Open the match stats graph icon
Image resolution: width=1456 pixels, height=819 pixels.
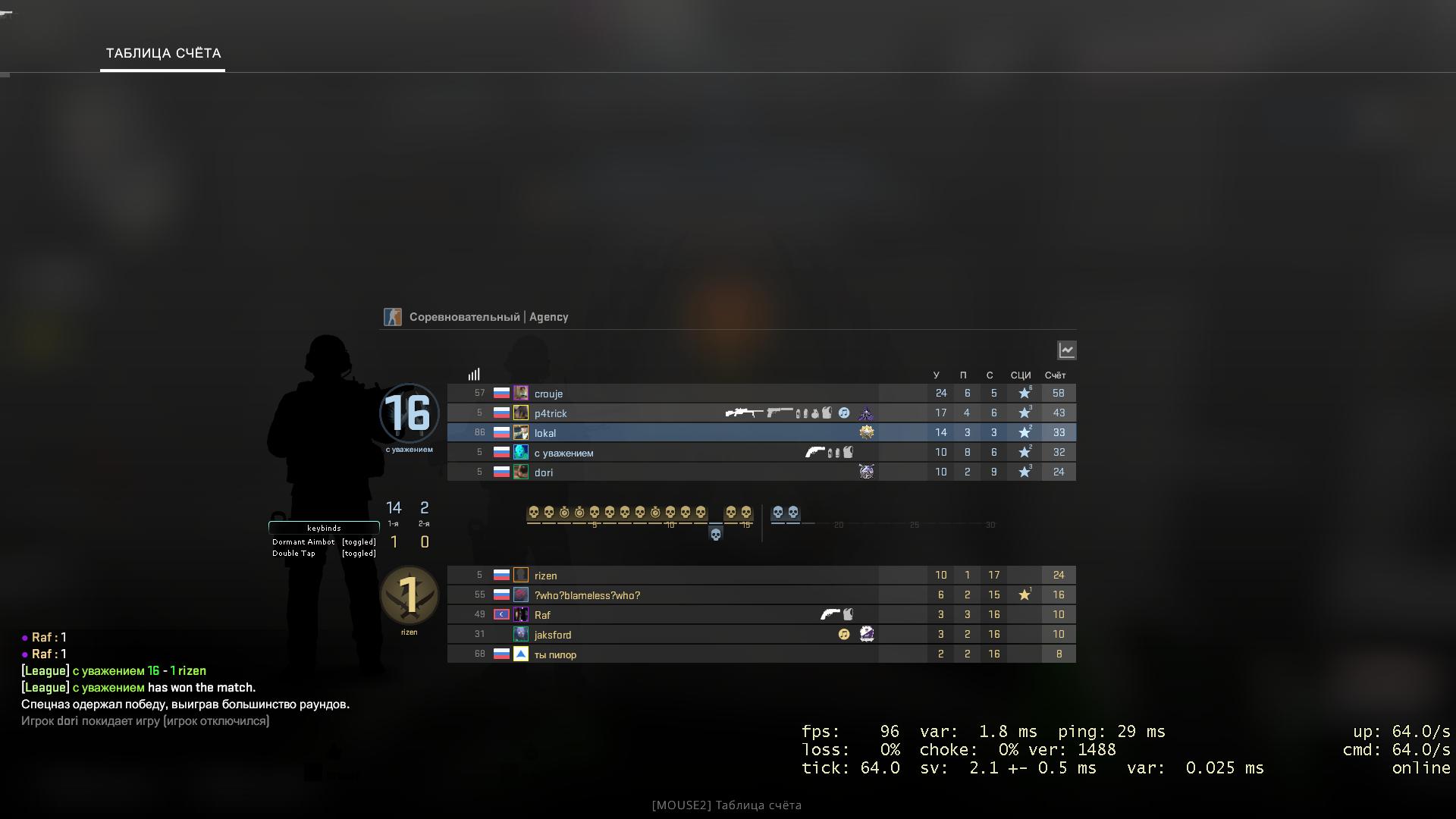click(1067, 350)
